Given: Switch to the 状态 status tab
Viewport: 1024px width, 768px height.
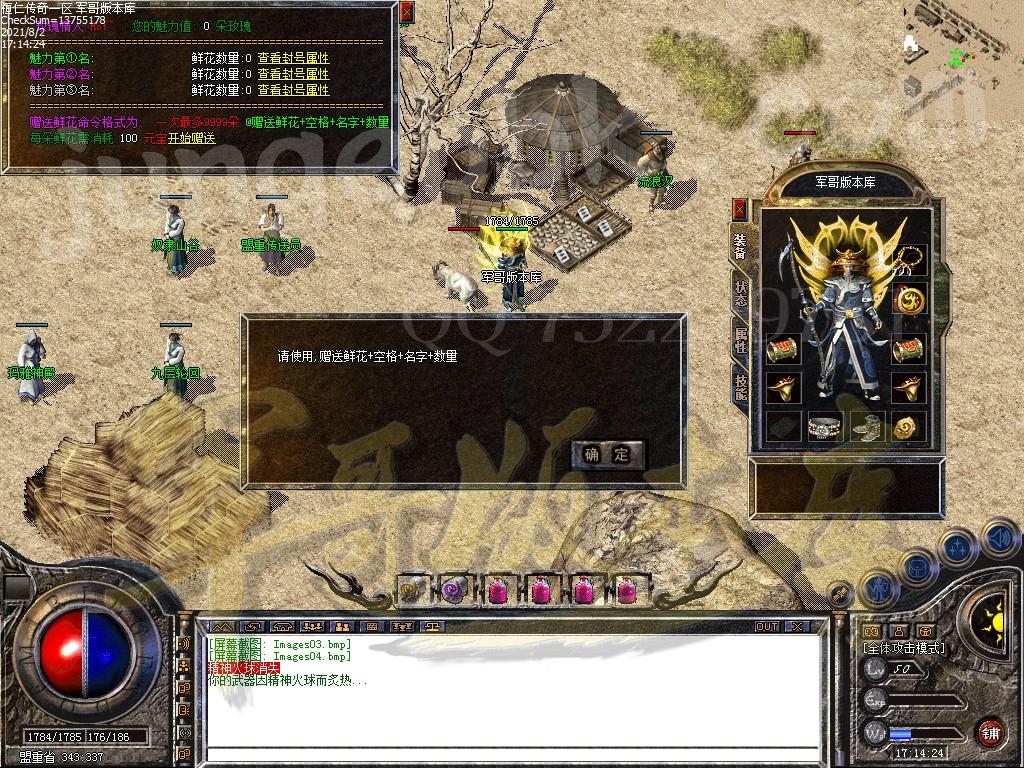Looking at the screenshot, I should tap(740, 290).
